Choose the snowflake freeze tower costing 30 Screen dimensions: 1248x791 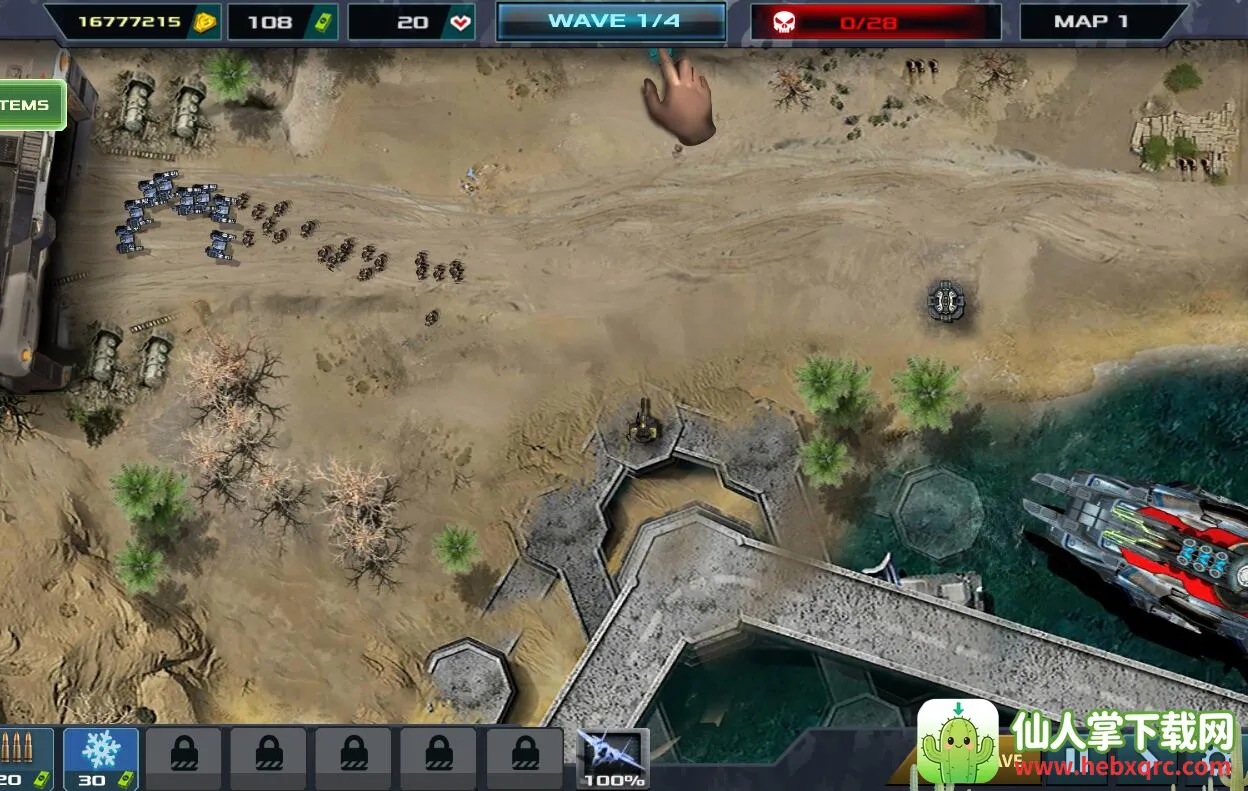pyautogui.click(x=100, y=758)
